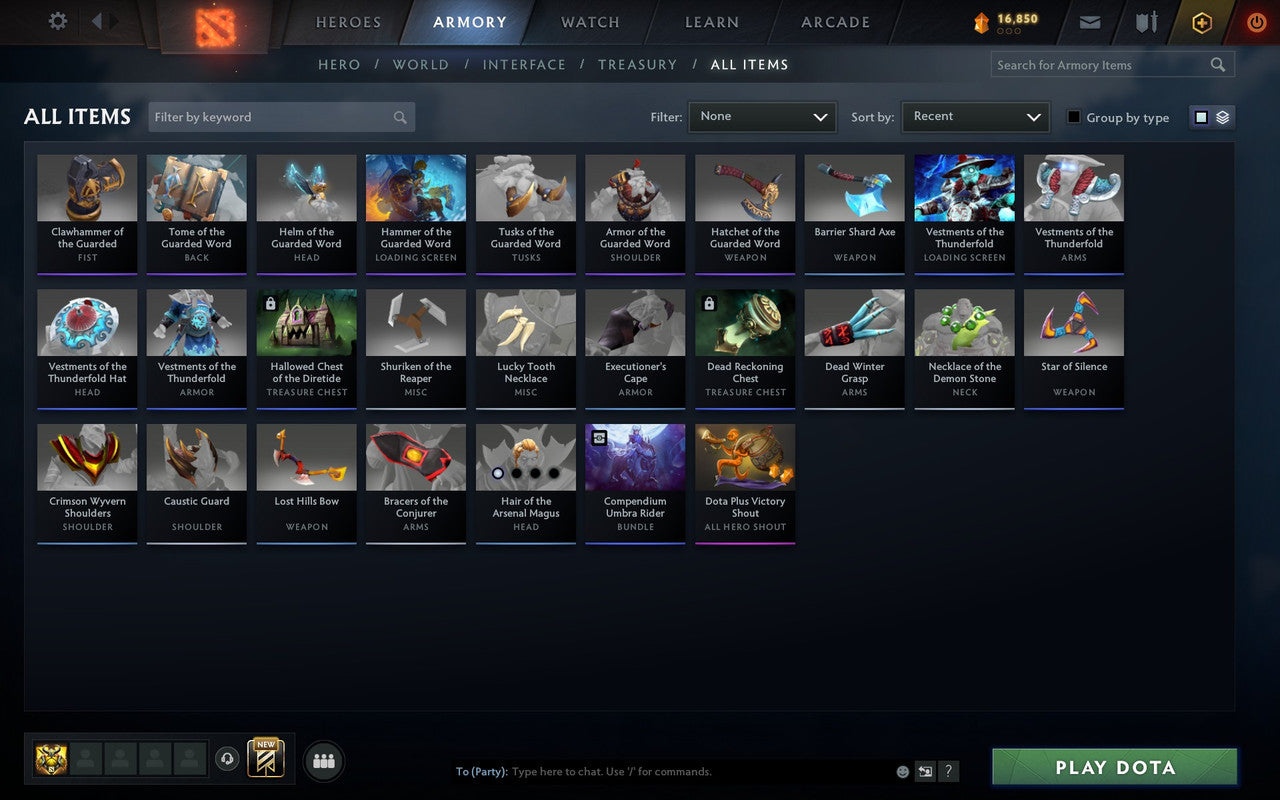Image resolution: width=1280 pixels, height=800 pixels.
Task: Select the single grid view toggle
Action: (x=1201, y=117)
